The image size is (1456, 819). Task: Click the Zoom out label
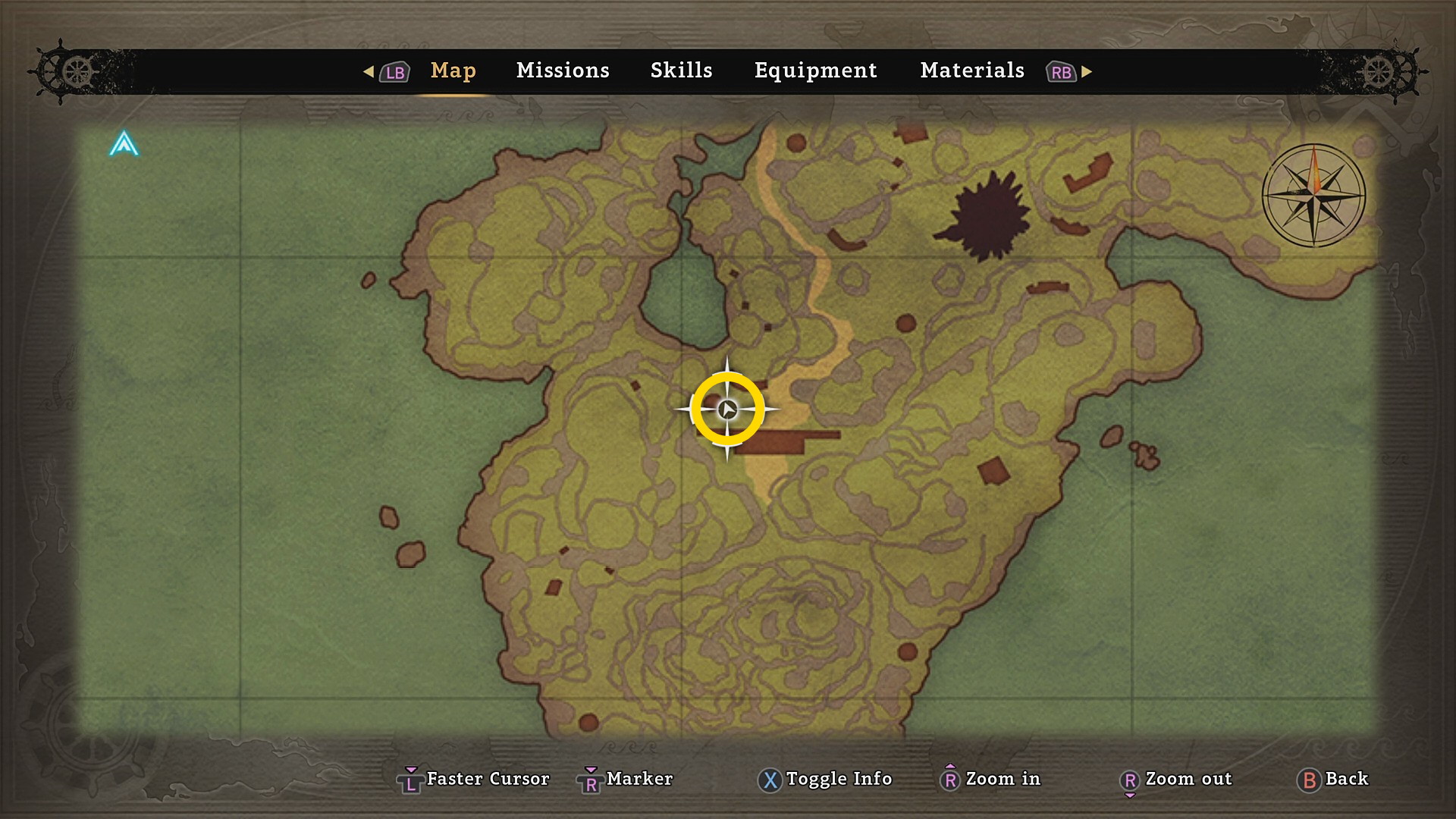1188,779
